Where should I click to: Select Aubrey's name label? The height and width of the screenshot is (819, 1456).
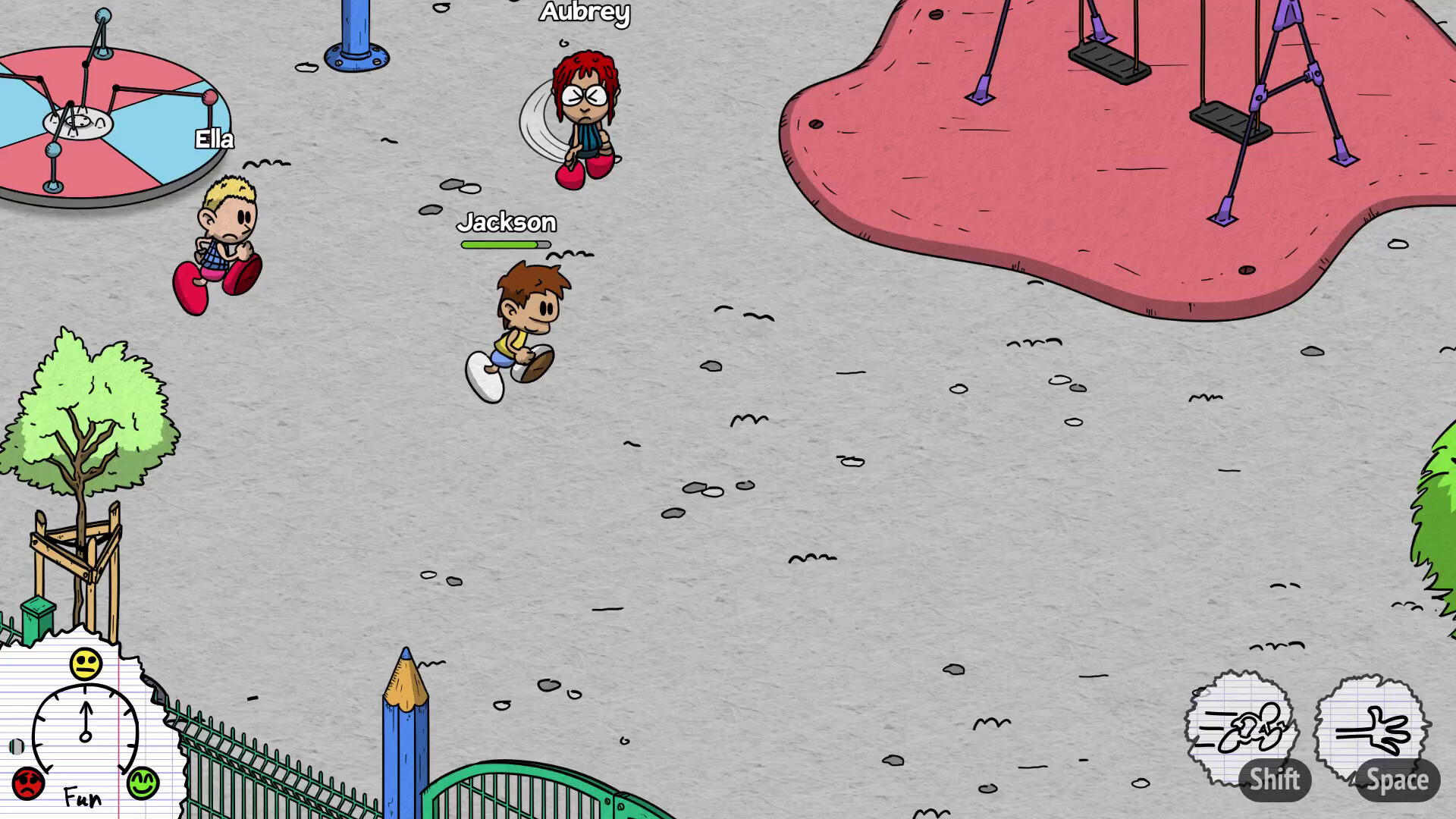tap(585, 12)
